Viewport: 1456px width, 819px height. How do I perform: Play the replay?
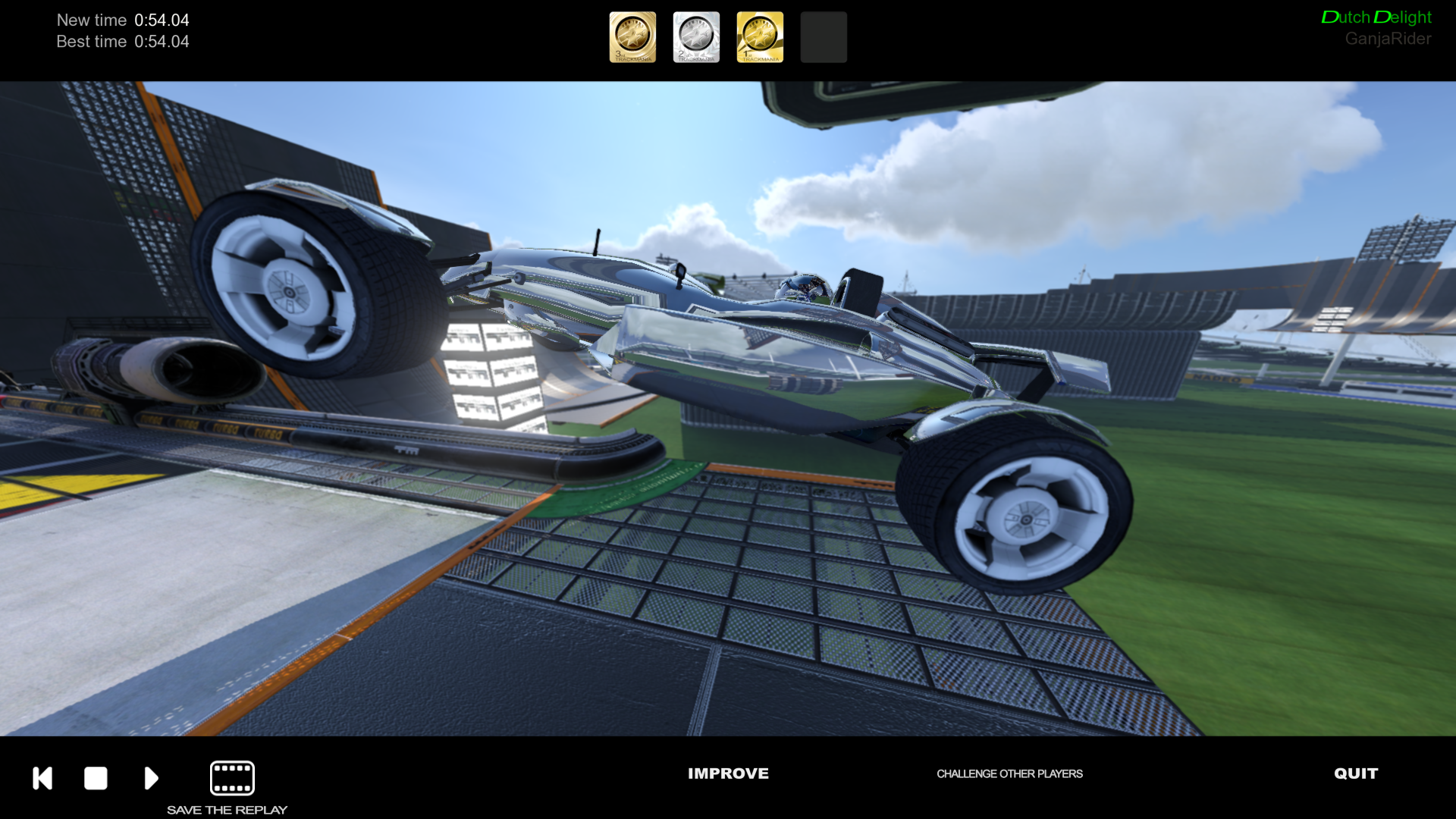tap(151, 778)
